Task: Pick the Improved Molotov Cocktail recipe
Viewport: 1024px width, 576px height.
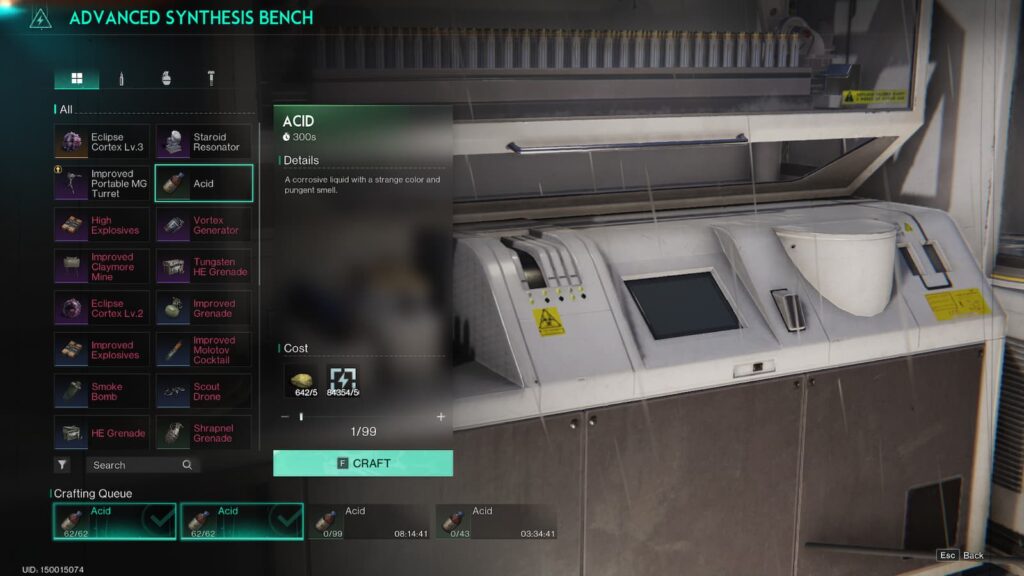Action: point(204,350)
